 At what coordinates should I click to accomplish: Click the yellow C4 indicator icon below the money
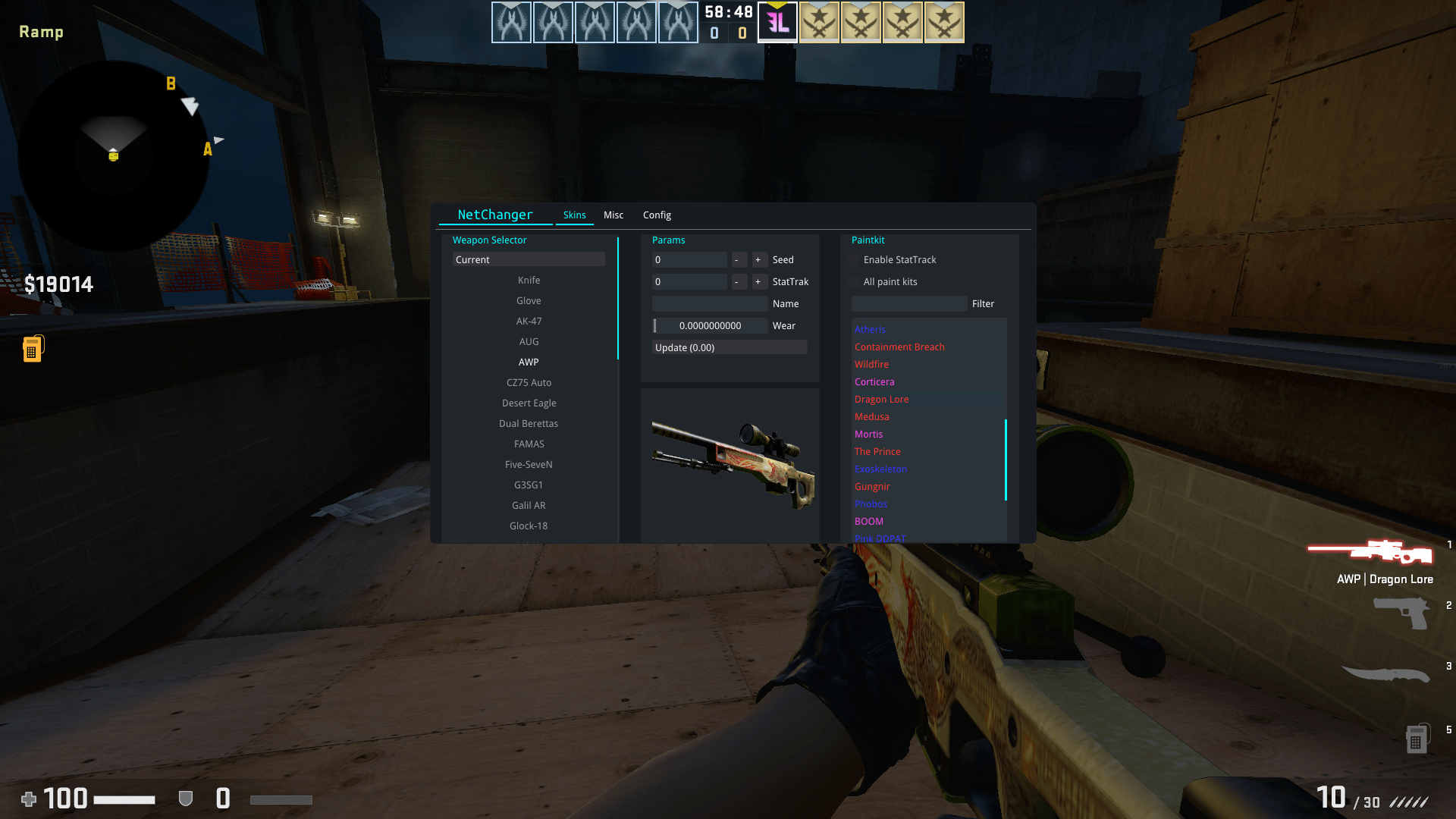click(32, 347)
